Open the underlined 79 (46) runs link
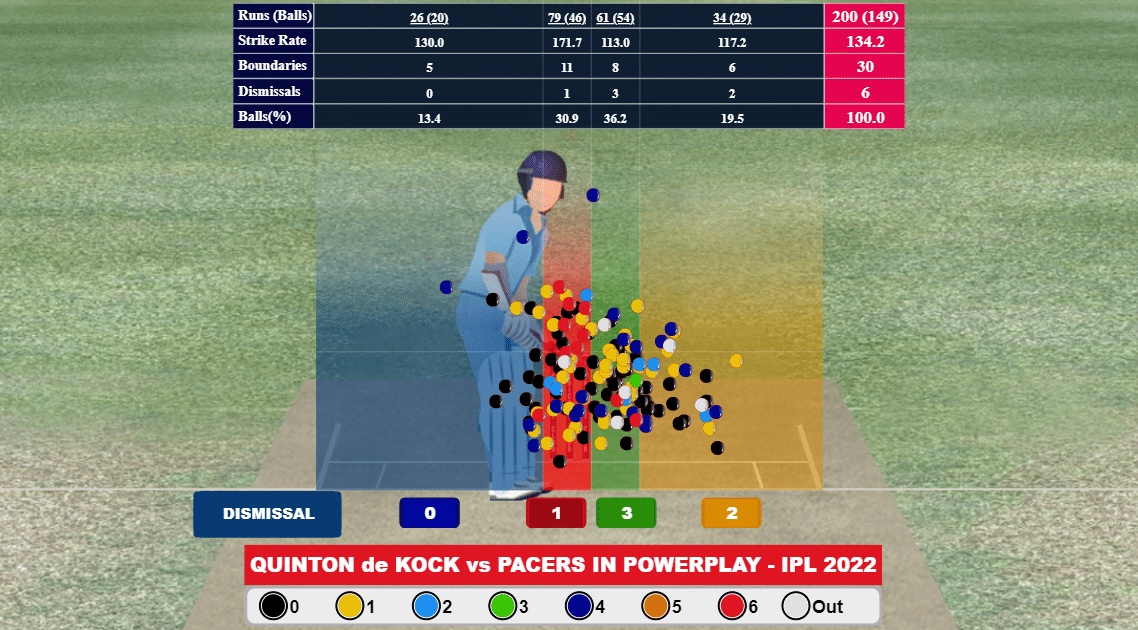1138x630 pixels. (x=567, y=17)
